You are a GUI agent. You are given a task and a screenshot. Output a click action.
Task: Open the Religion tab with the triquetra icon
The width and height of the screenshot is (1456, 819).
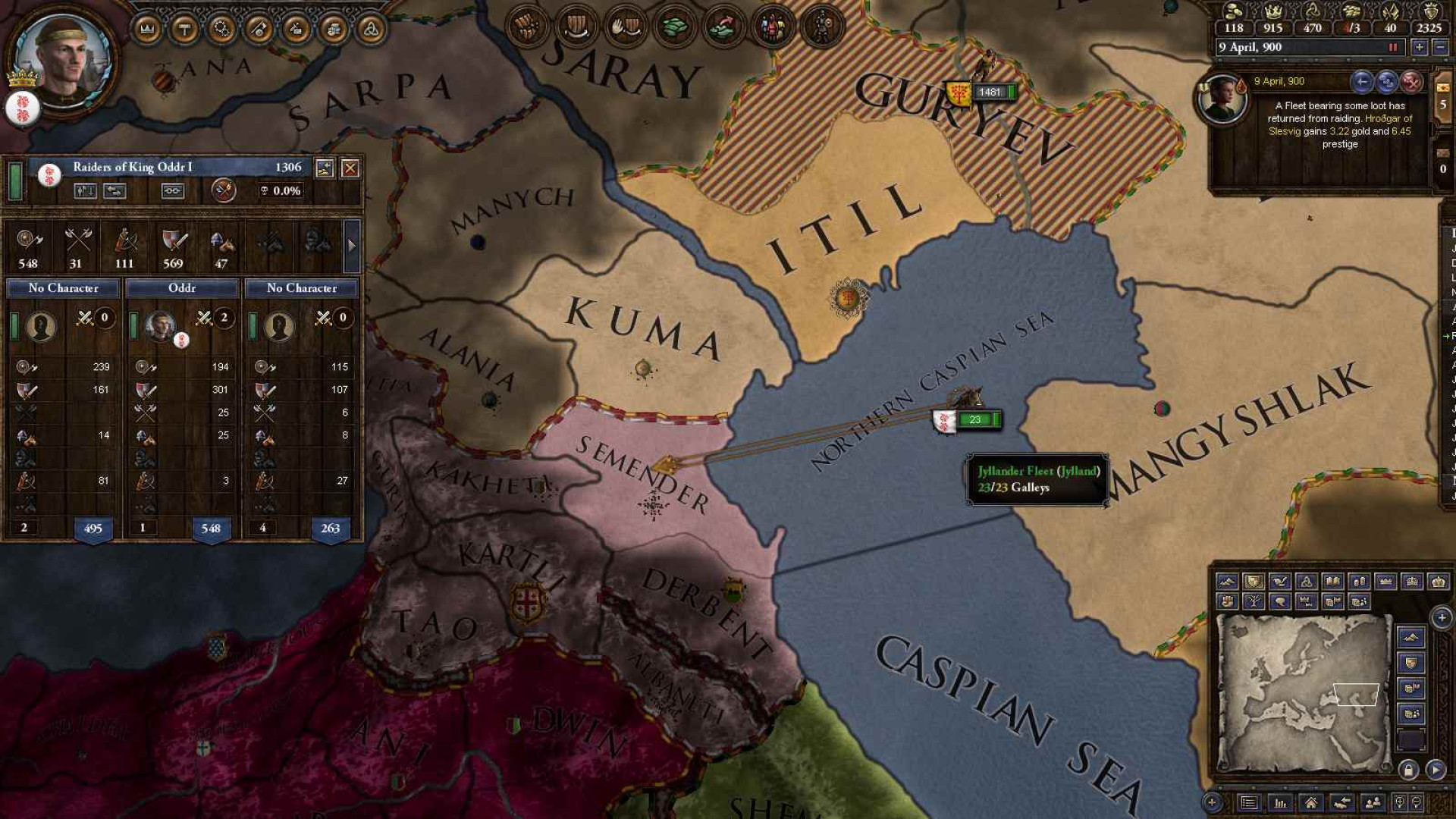point(371,29)
